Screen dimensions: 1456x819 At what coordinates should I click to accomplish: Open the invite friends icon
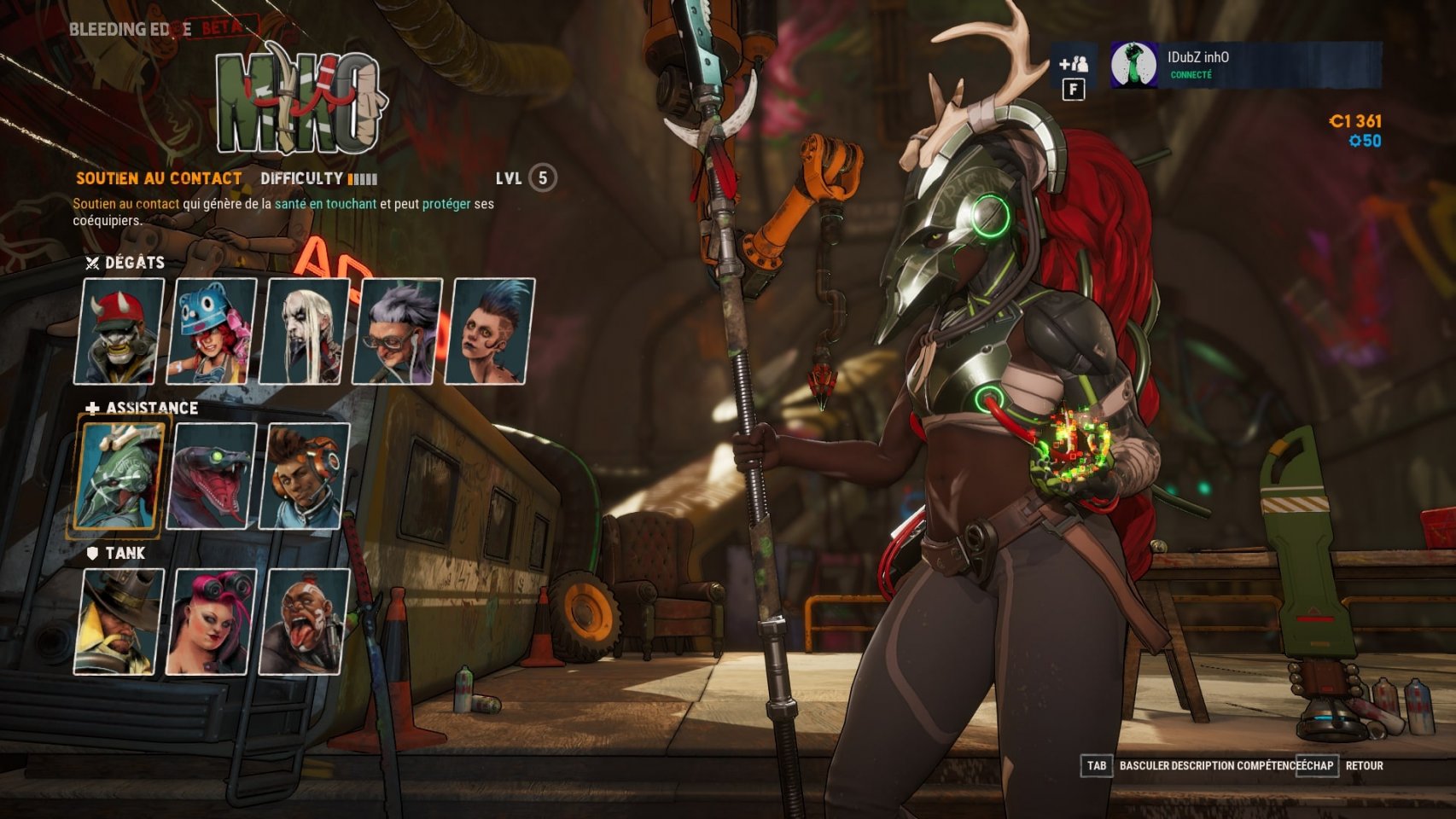[x=1073, y=64]
